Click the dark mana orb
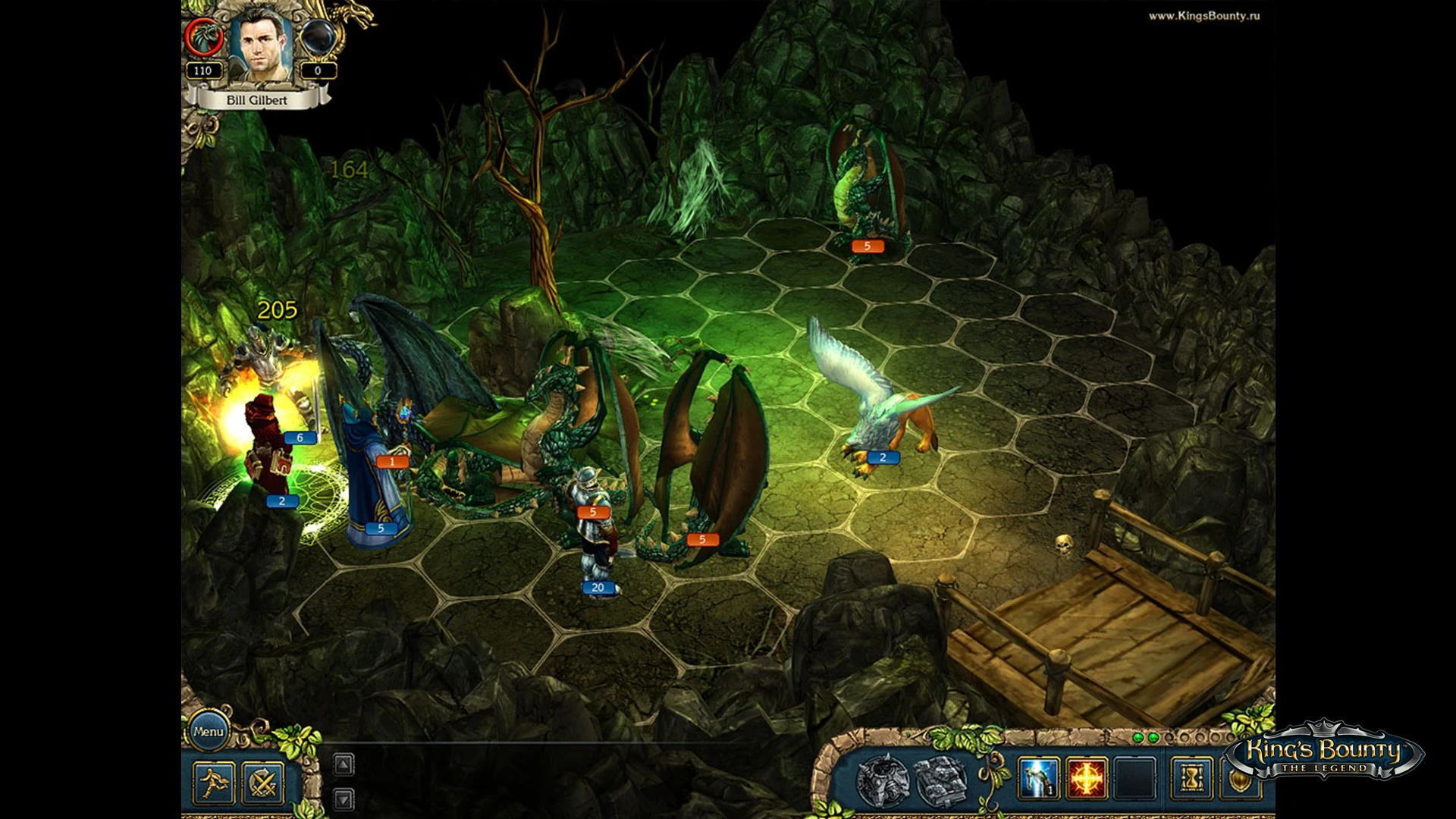The image size is (1456, 819). pyautogui.click(x=318, y=37)
